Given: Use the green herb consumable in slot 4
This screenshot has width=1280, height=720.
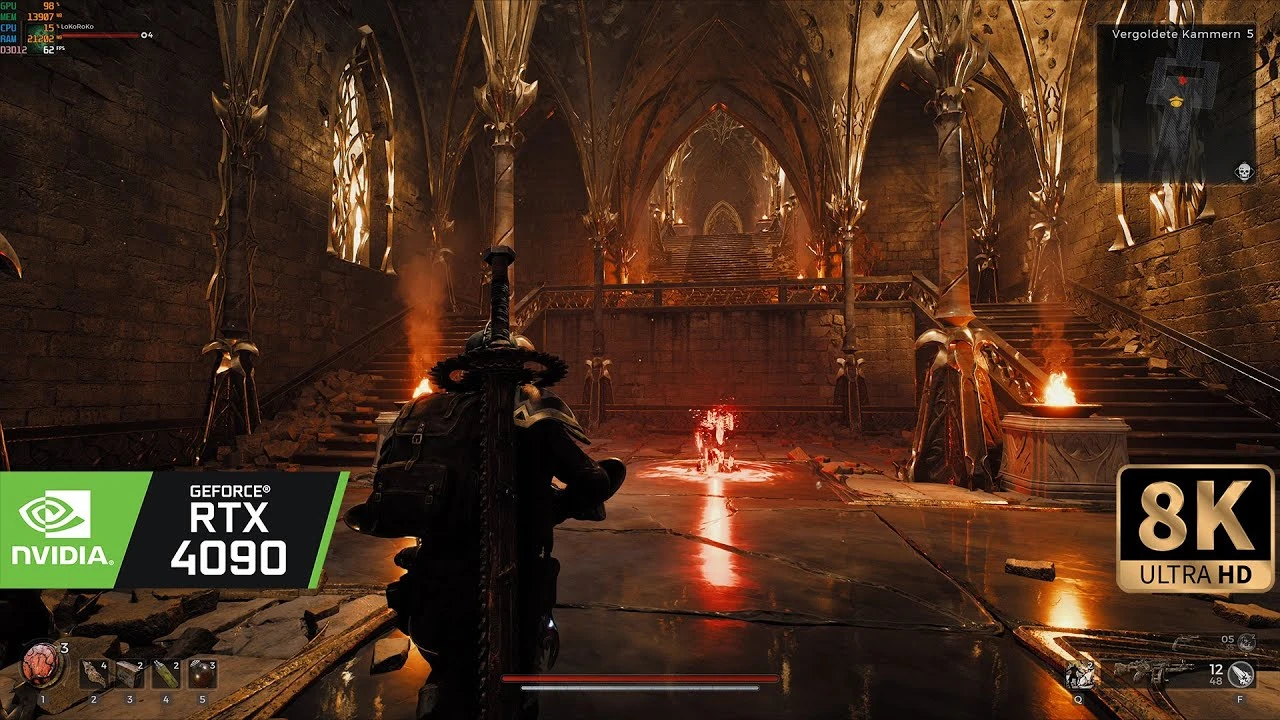Looking at the screenshot, I should click(164, 673).
